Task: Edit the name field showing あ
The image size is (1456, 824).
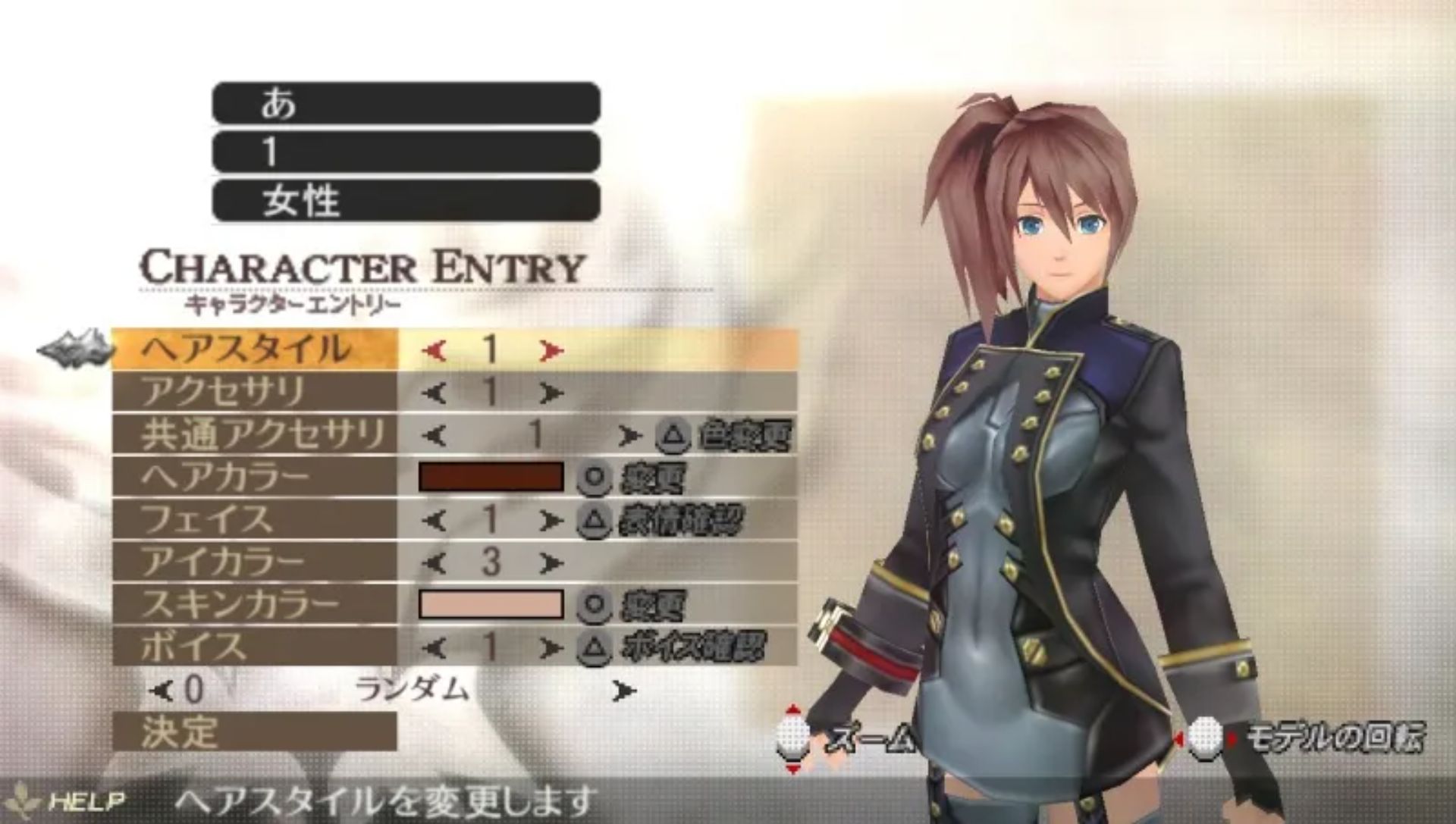Action: [x=406, y=103]
